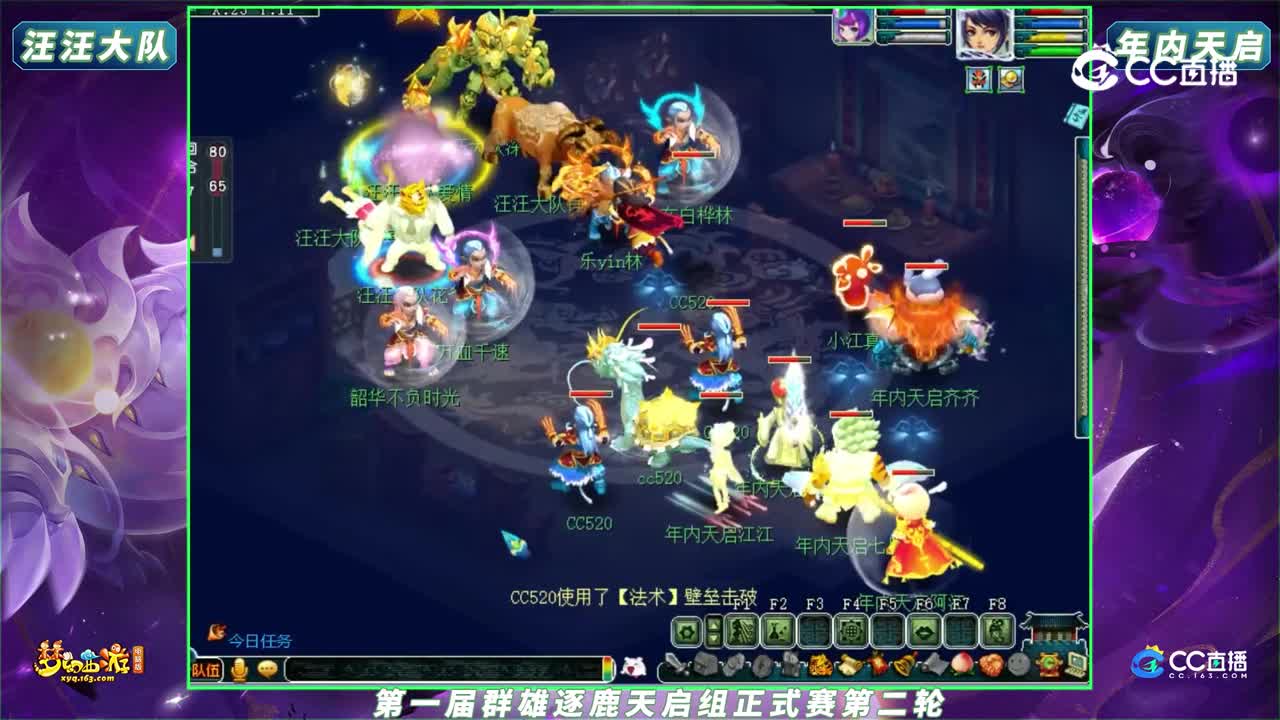Click the scroll item in the hotbar
Screen dimensions: 1280x720
point(848,664)
